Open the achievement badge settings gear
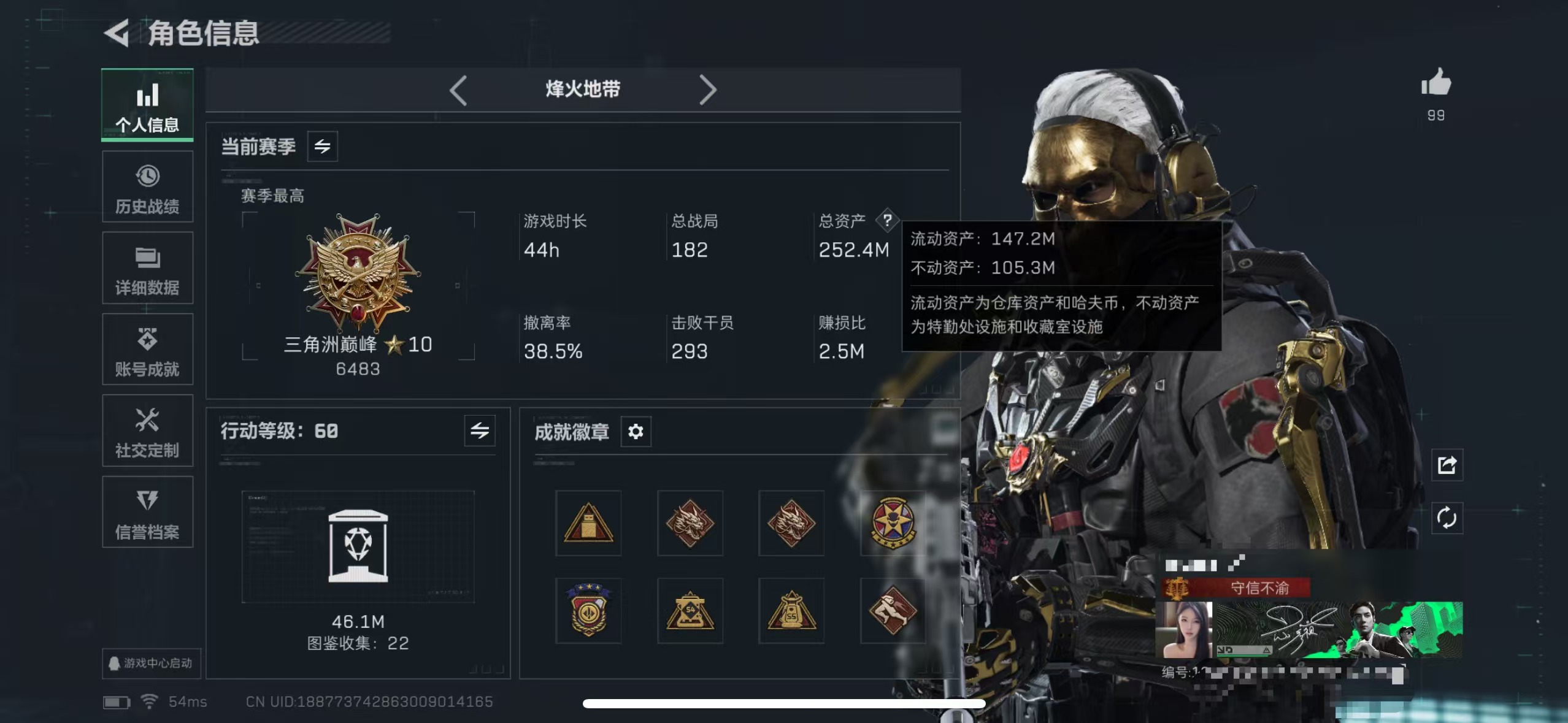 (636, 432)
